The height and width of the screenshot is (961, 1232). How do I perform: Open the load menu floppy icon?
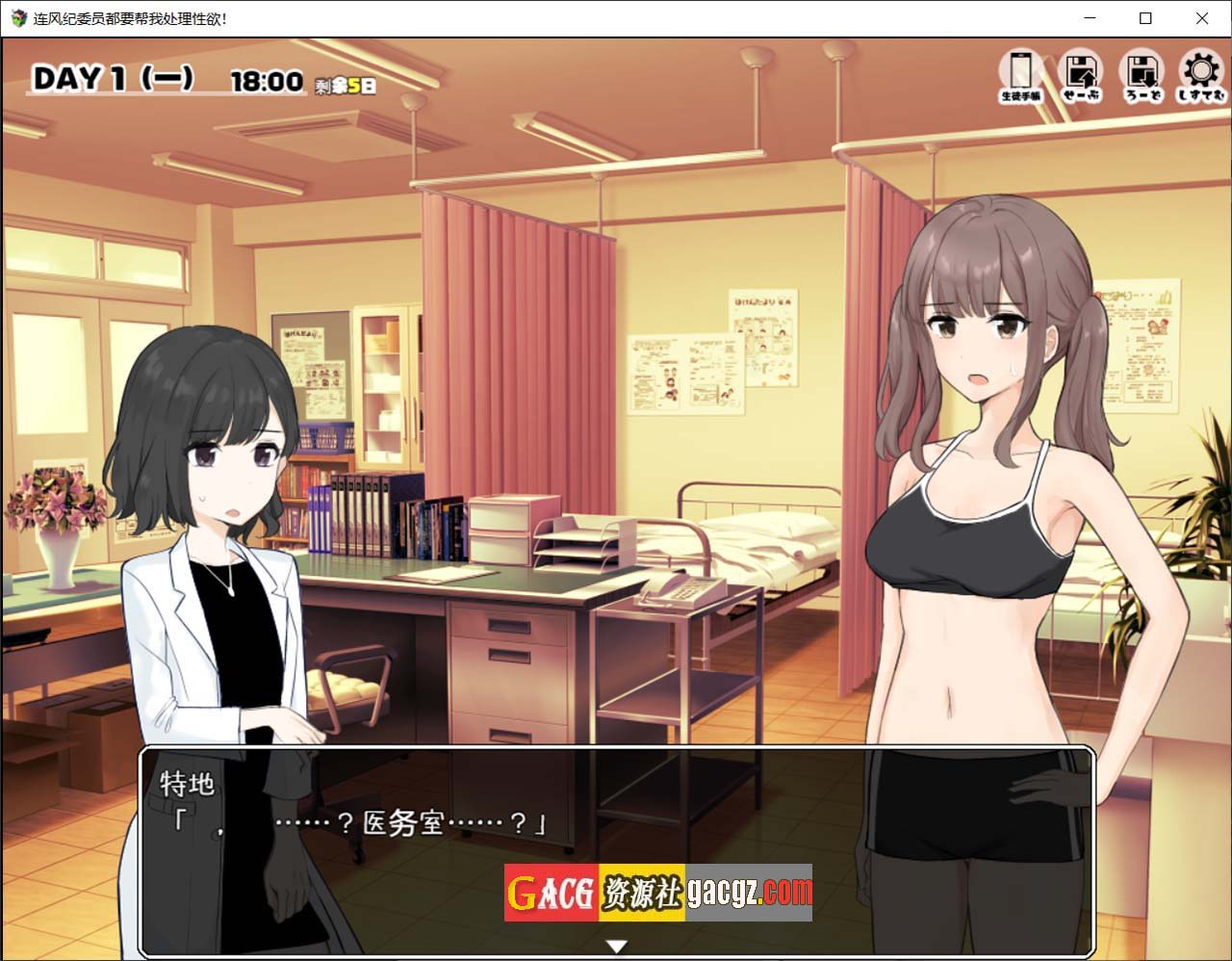(1142, 73)
